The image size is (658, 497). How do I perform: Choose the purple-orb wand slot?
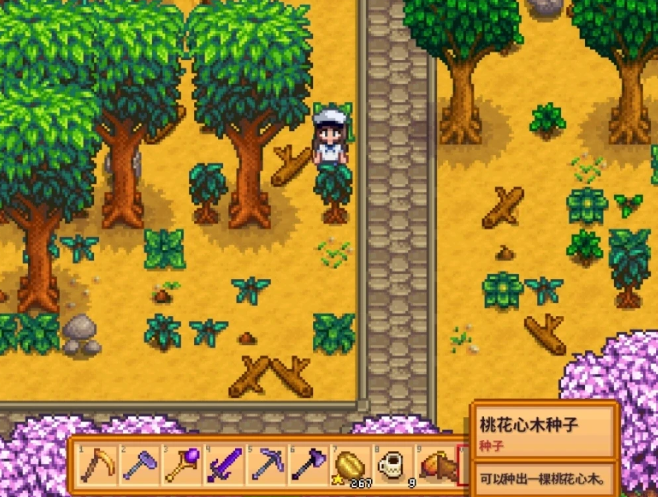(x=182, y=465)
